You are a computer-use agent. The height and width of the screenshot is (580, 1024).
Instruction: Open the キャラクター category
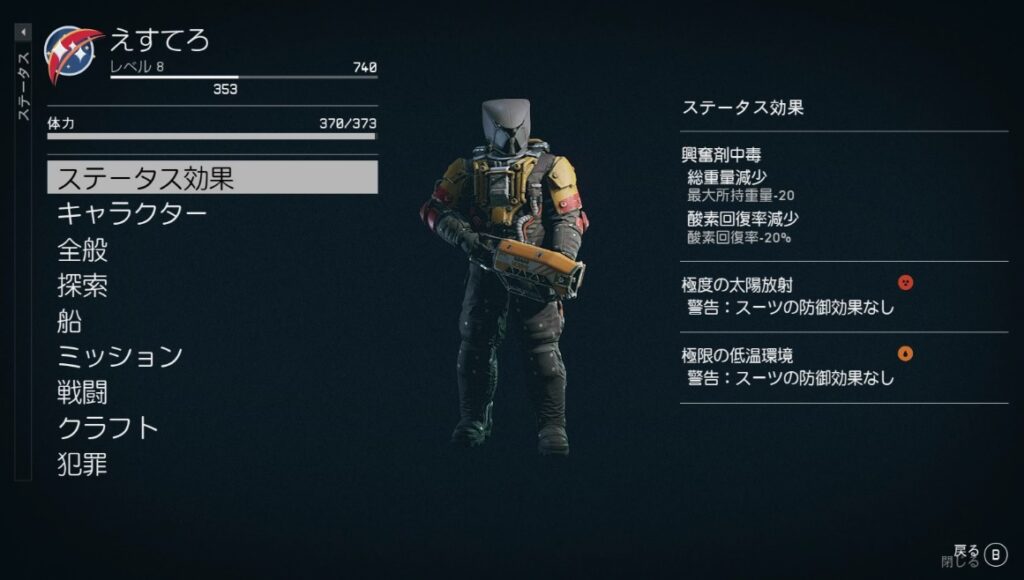132,214
